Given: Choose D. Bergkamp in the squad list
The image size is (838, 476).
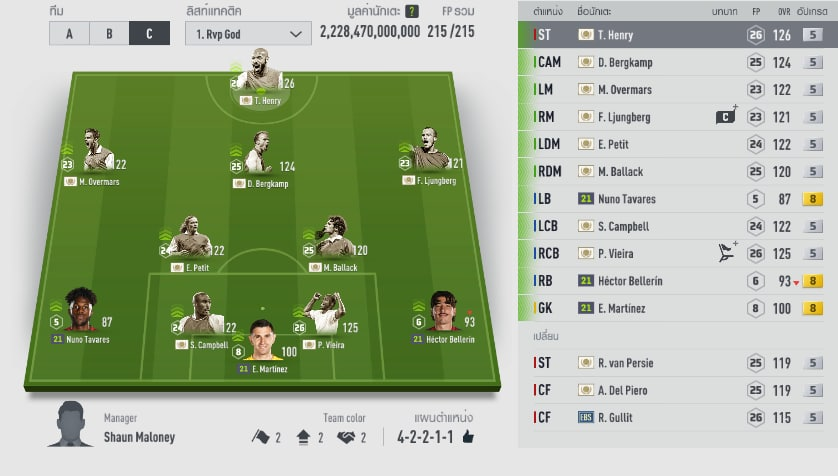Looking at the screenshot, I should [x=678, y=62].
